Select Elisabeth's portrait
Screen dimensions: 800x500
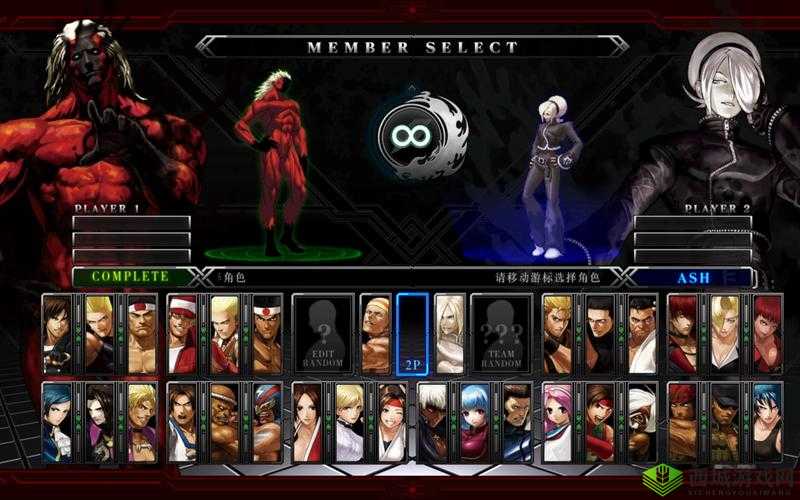click(56, 421)
